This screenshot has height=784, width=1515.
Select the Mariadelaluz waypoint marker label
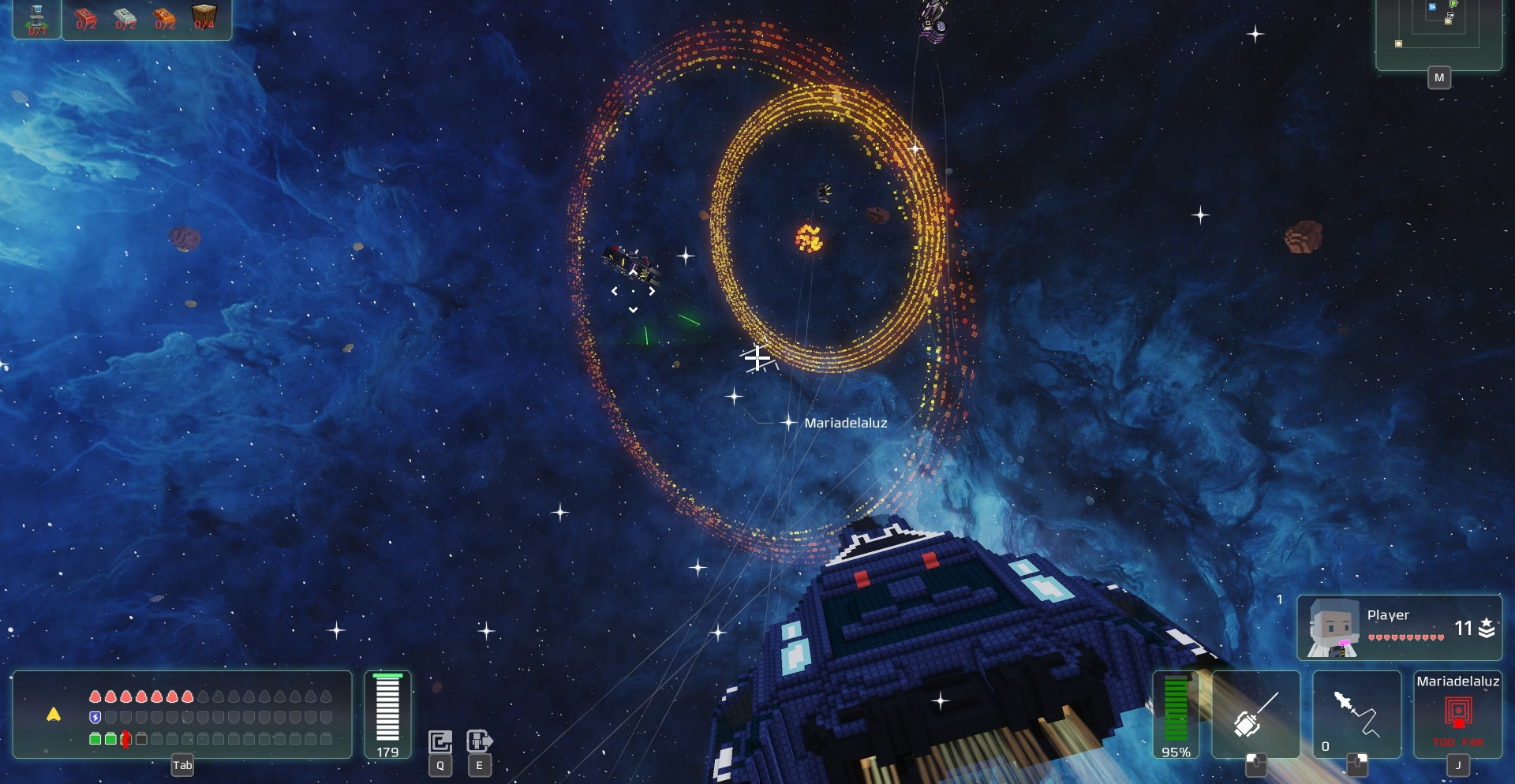pyautogui.click(x=845, y=424)
